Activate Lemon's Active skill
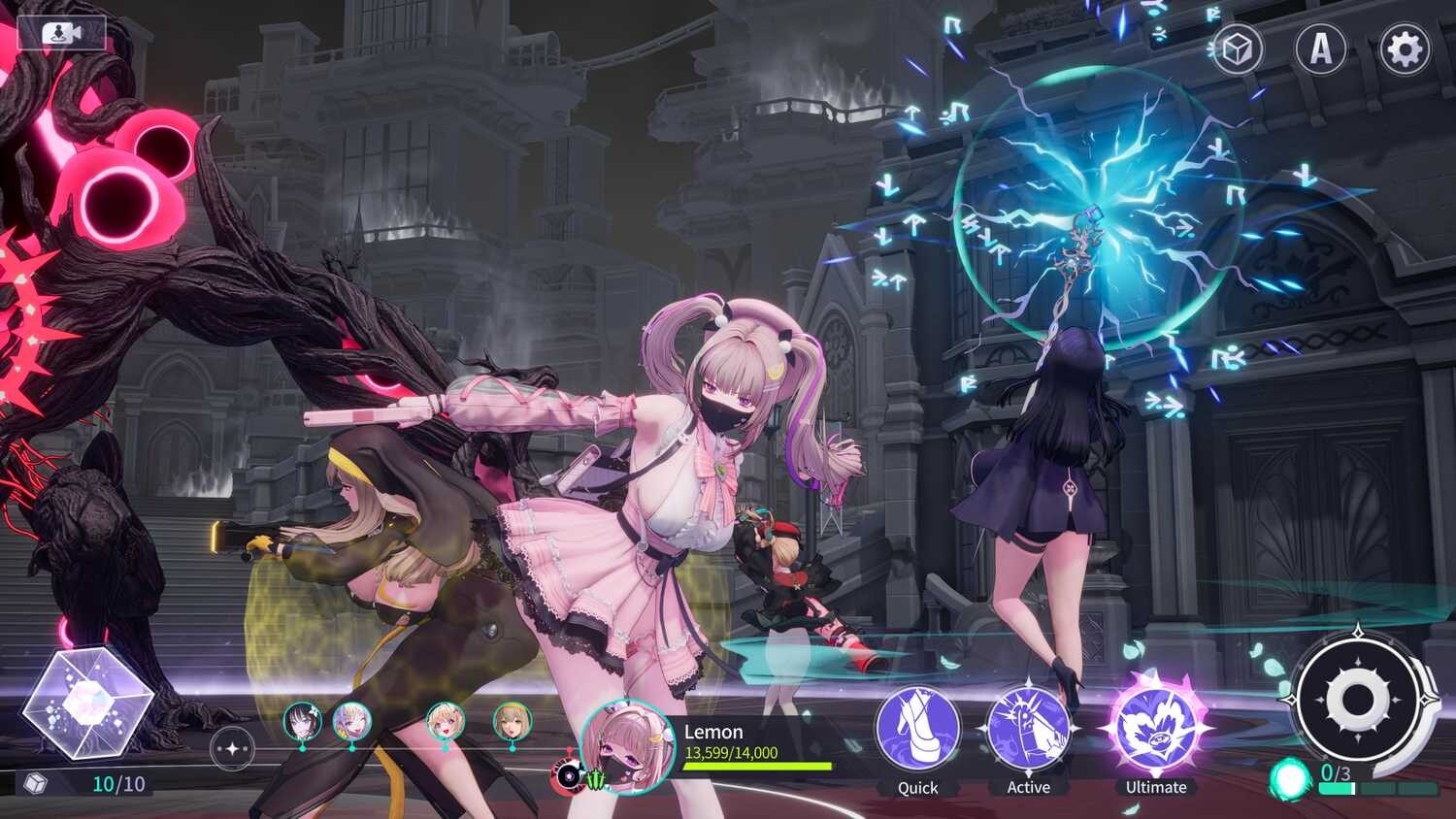Image resolution: width=1456 pixels, height=819 pixels. (x=1028, y=730)
